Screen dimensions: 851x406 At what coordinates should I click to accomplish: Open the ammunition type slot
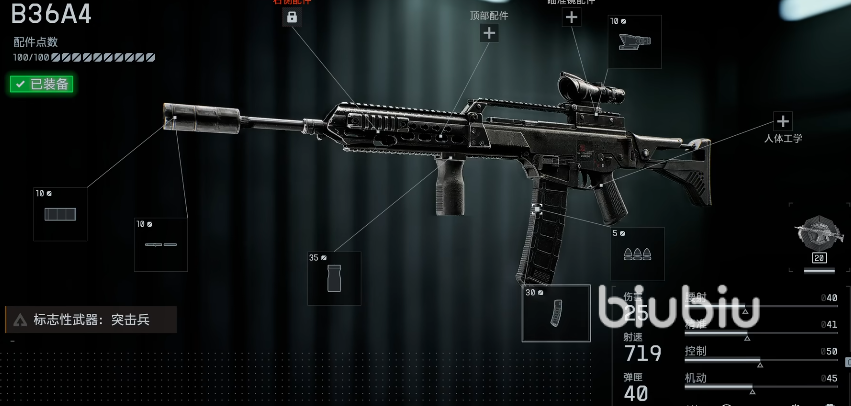pos(637,254)
